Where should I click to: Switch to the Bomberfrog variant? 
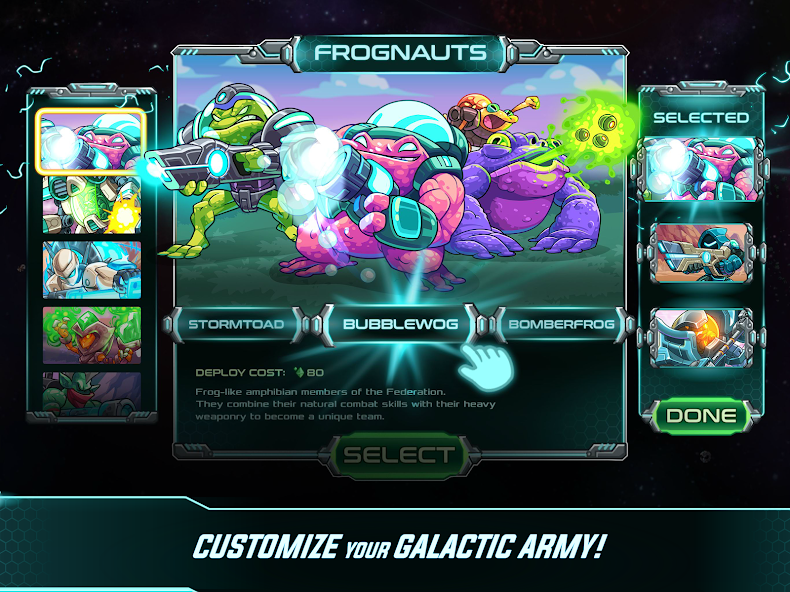click(562, 324)
